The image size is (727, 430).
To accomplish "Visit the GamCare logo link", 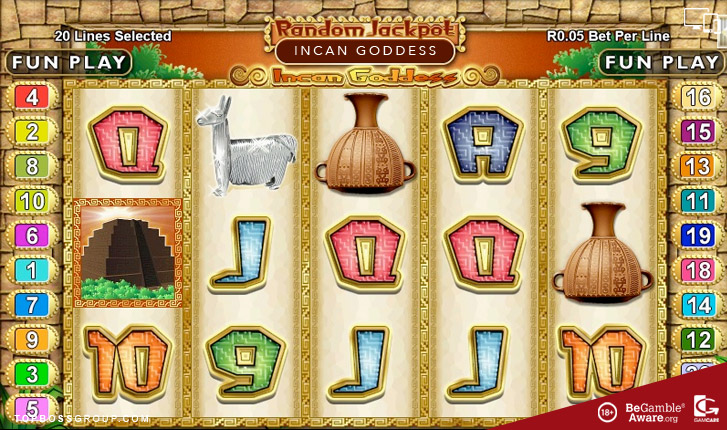I will pyautogui.click(x=704, y=410).
